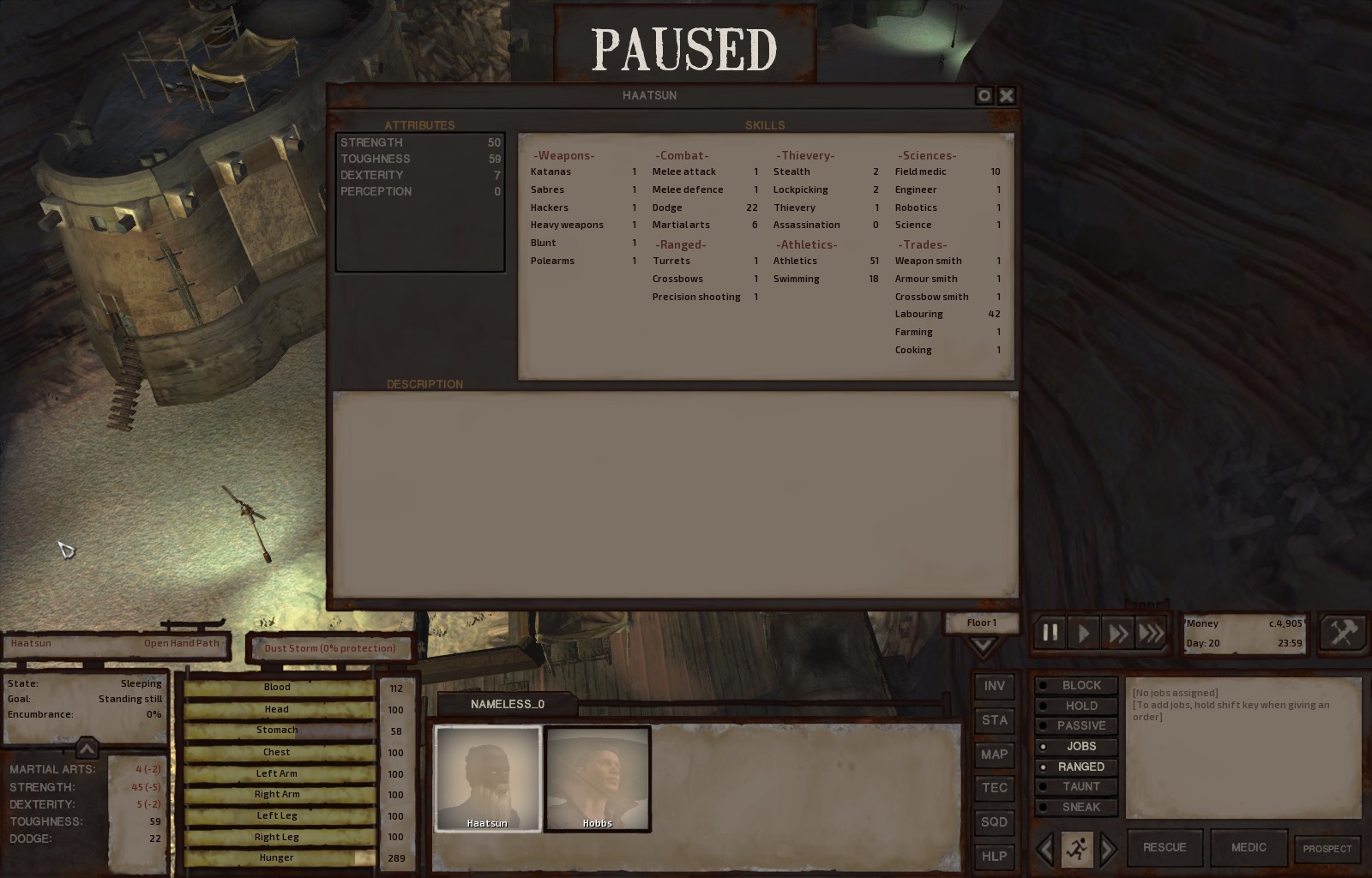Open the TEC technology panel
Screen dimensions: 1372x878
994,788
